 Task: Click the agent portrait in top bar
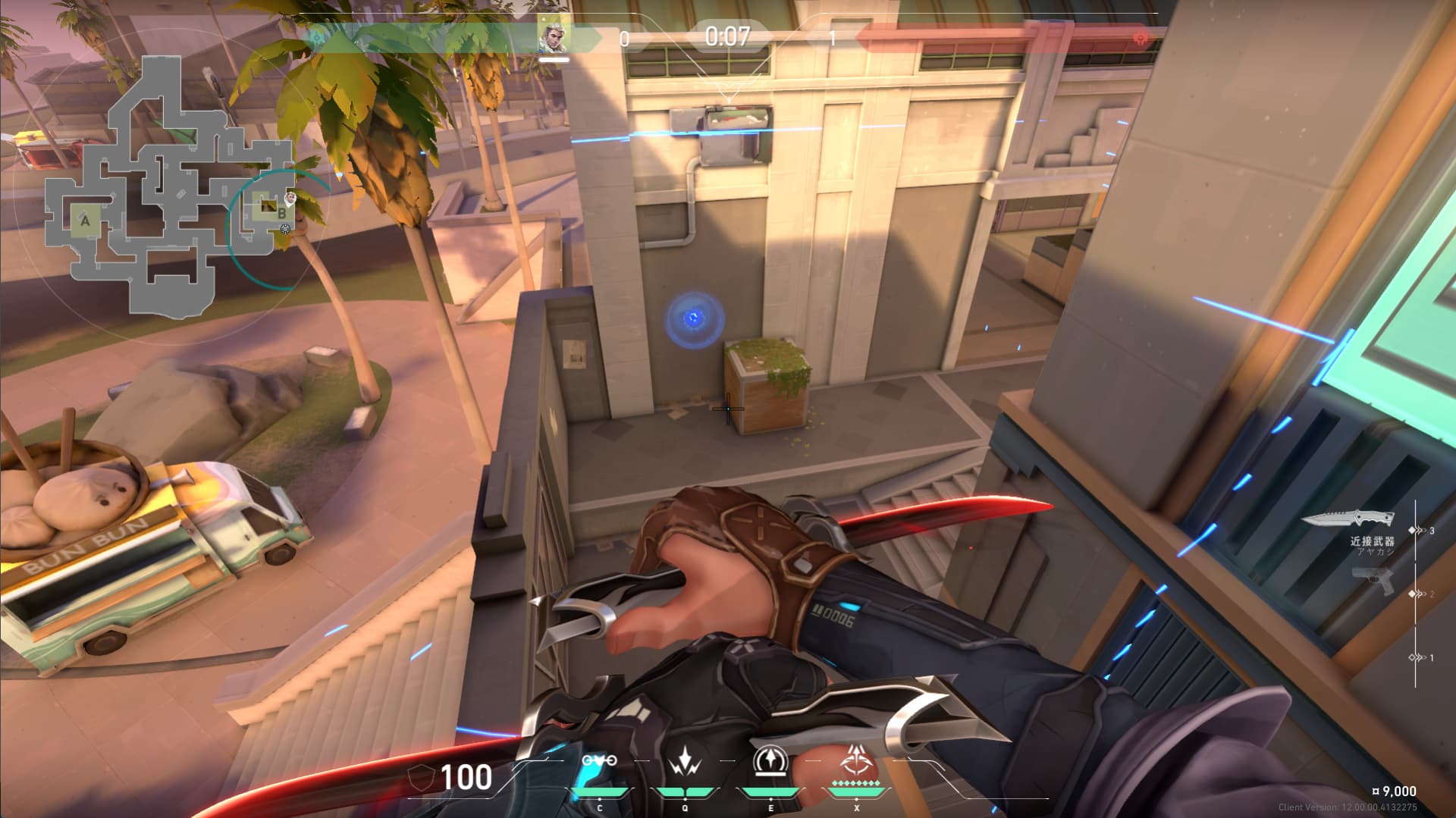coord(554,36)
